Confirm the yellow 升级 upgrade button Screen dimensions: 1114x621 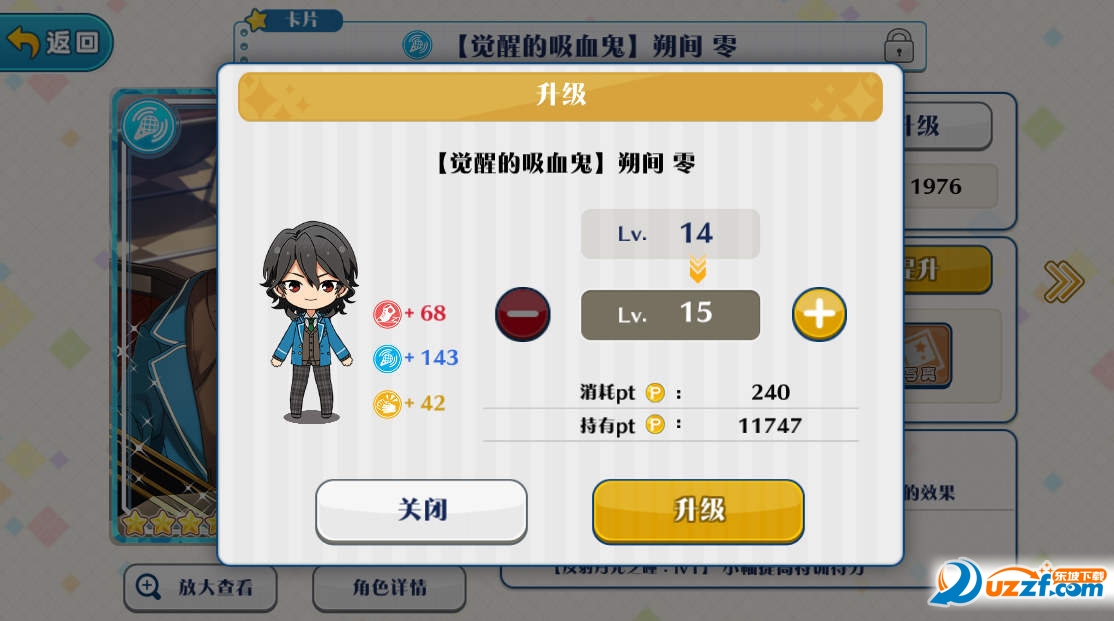point(698,510)
